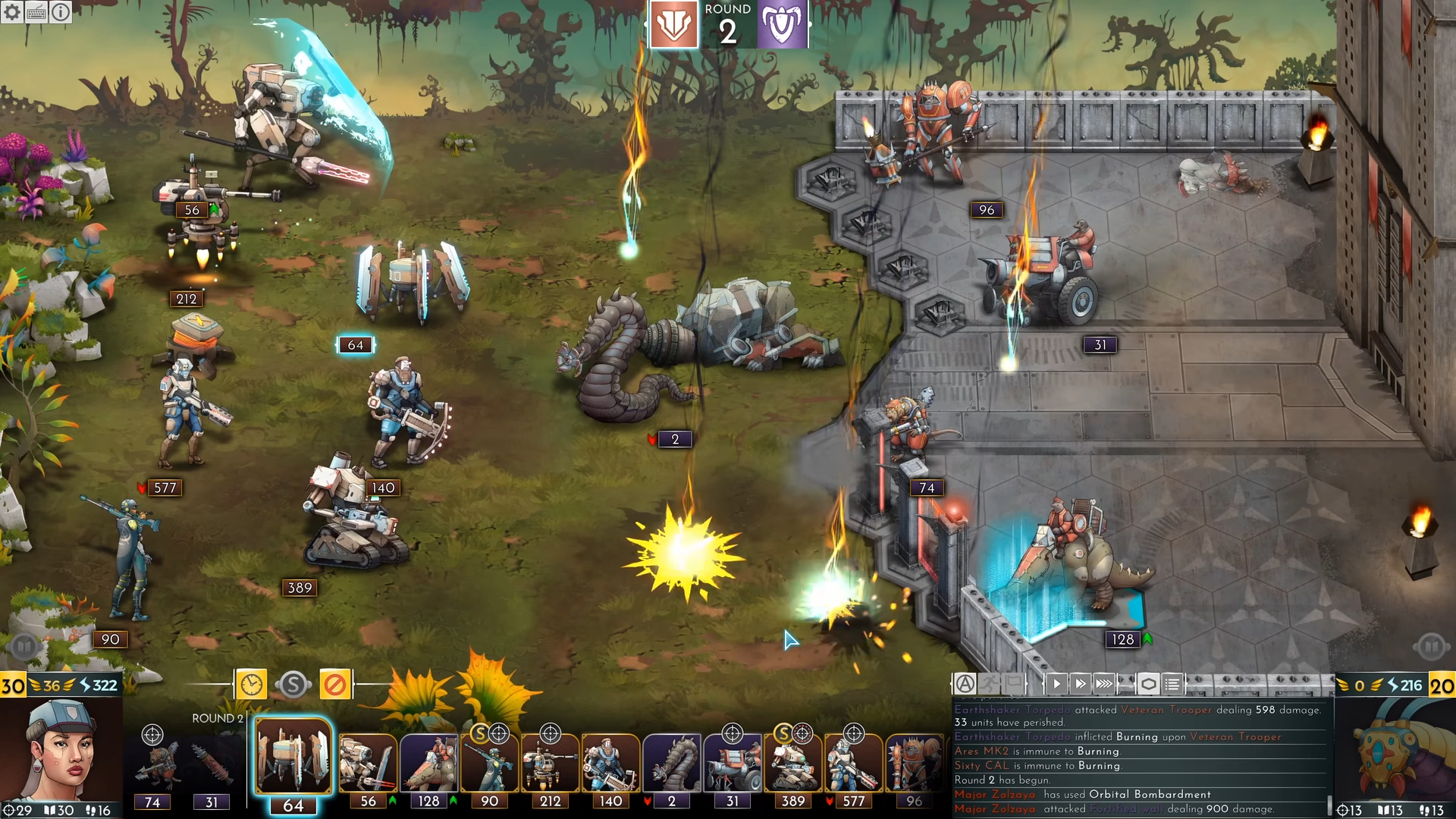Set combat speed to double fast-forward

[1081, 684]
